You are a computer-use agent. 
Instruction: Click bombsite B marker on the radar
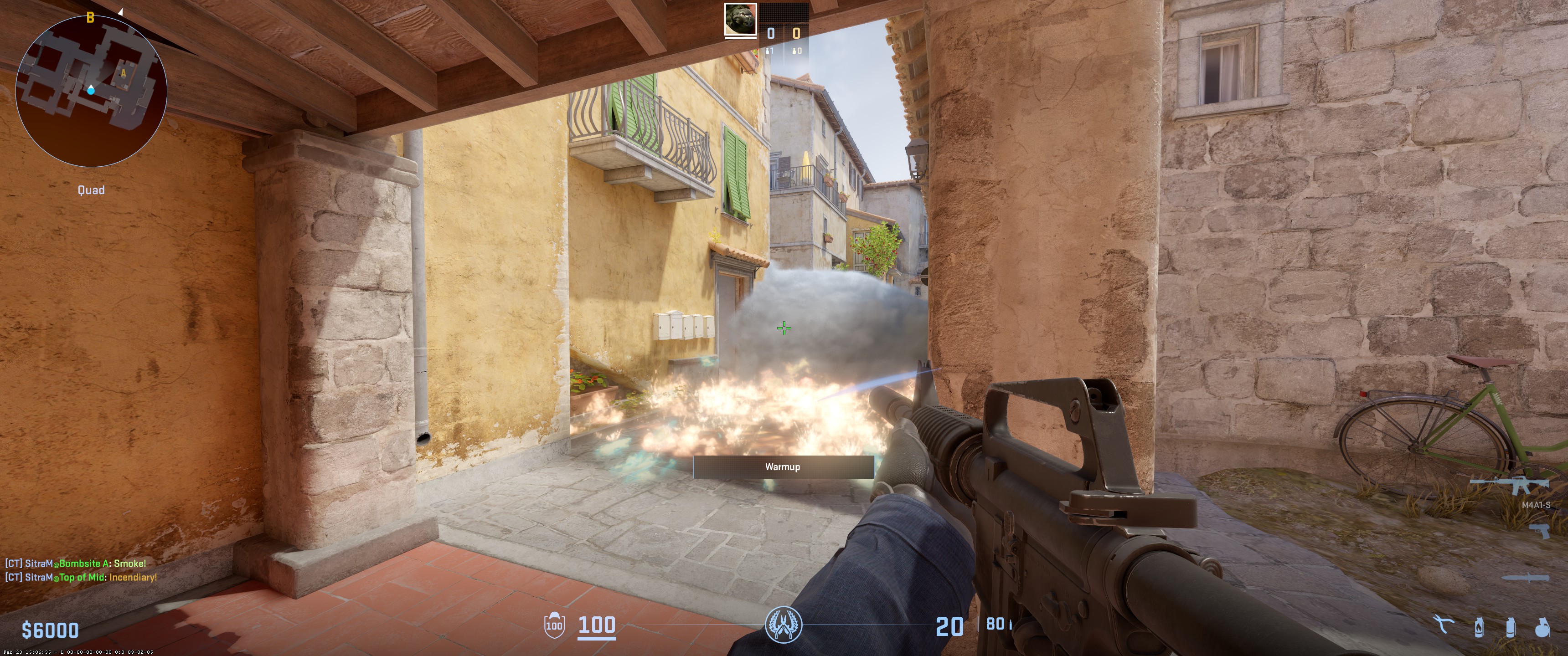[x=91, y=16]
